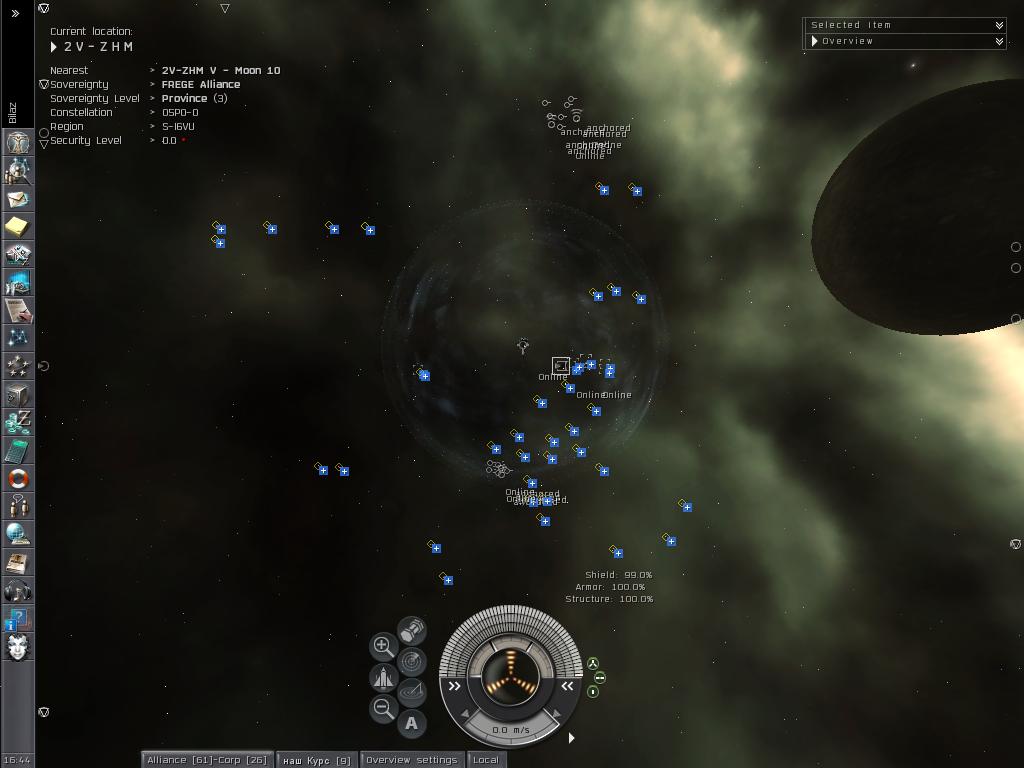Expand the Selected Item panel
The image size is (1024, 768).
(x=998, y=25)
